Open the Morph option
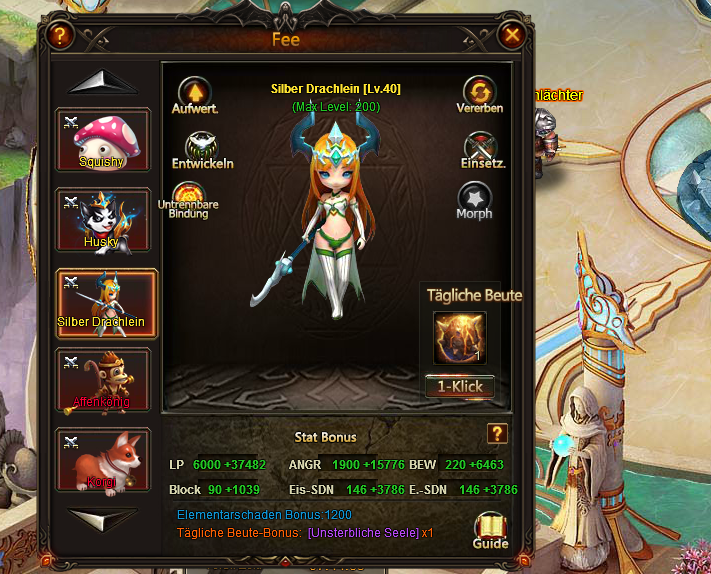Image resolution: width=711 pixels, height=574 pixels. coord(475,199)
